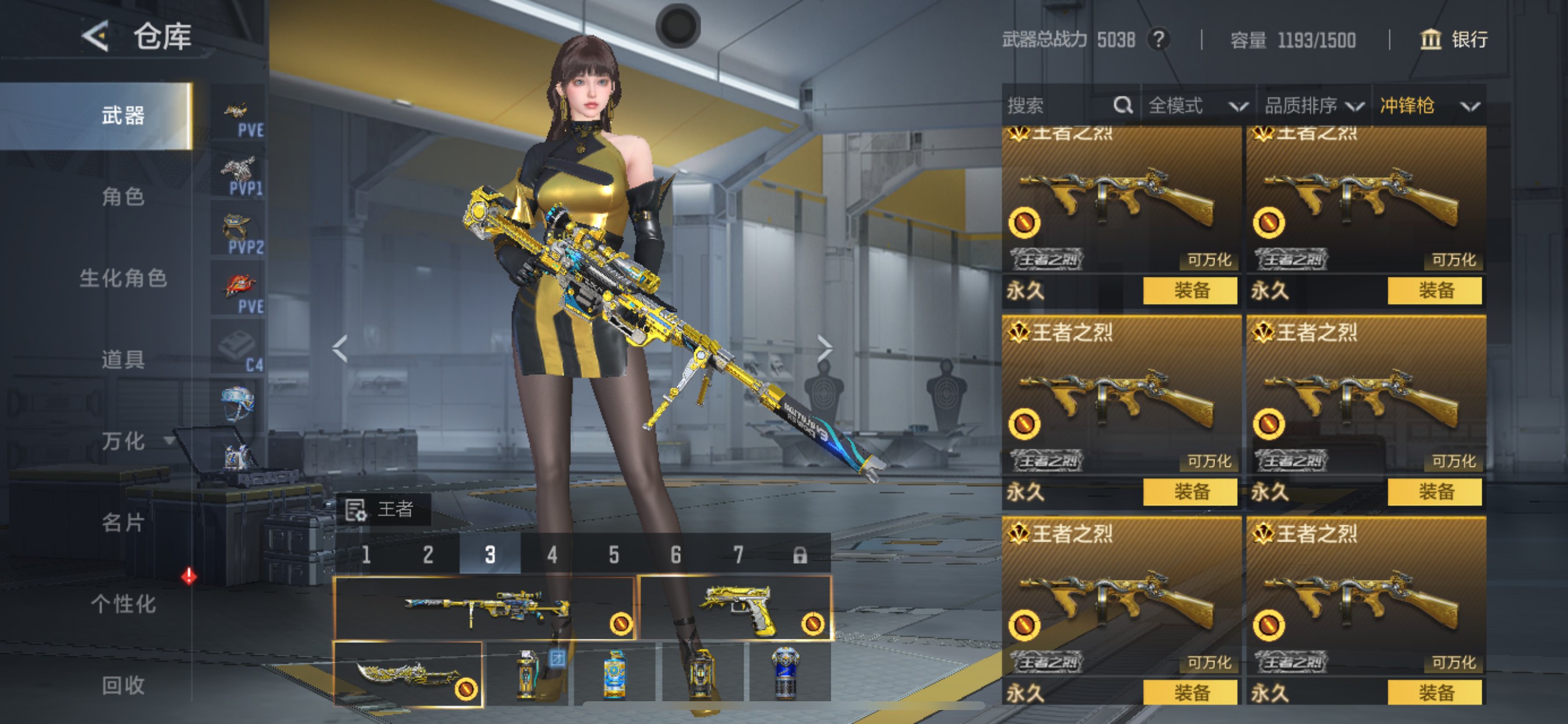
Task: Open the 回收 section
Action: pyautogui.click(x=123, y=685)
